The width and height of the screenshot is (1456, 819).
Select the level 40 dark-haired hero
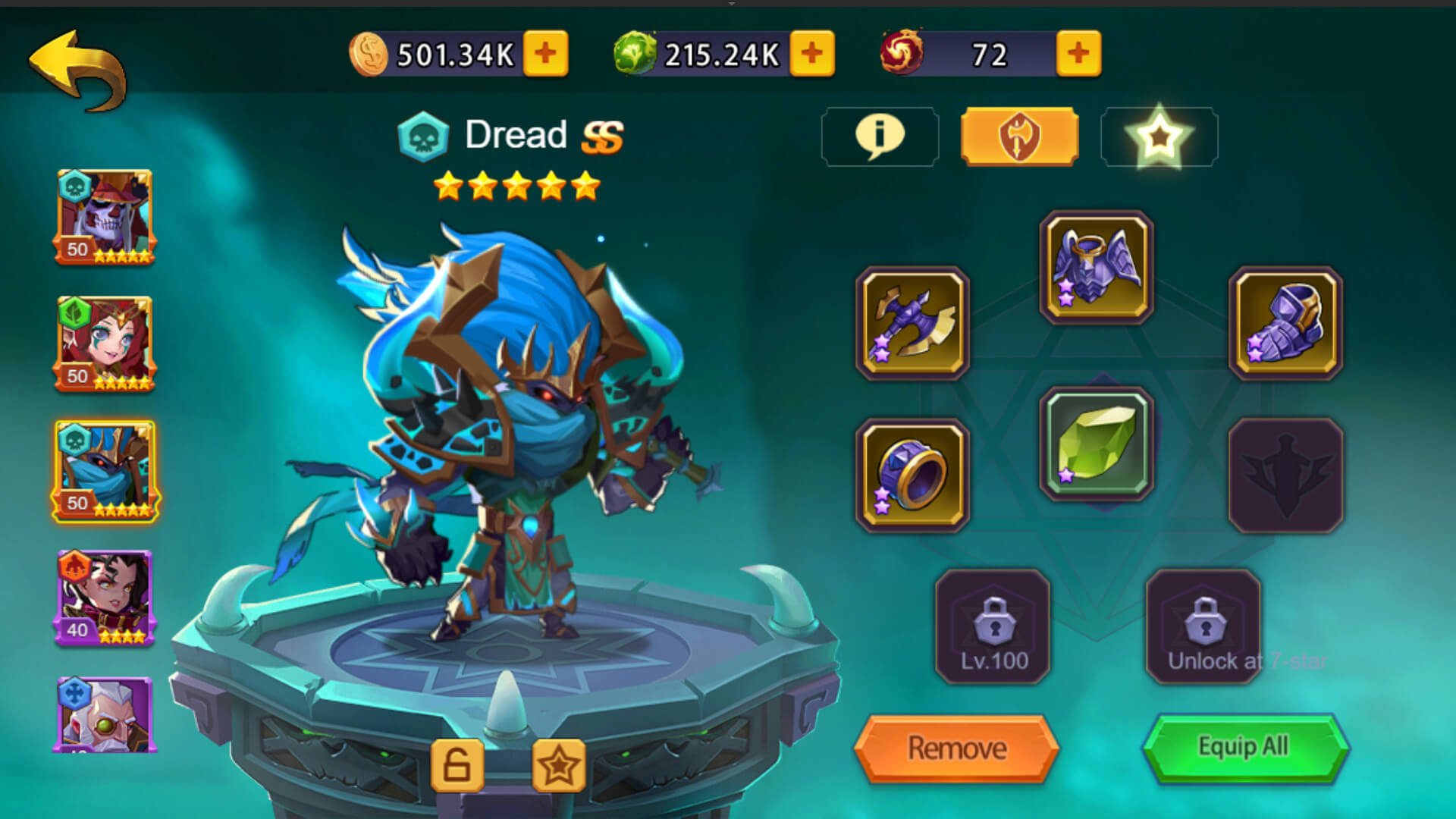(105, 598)
